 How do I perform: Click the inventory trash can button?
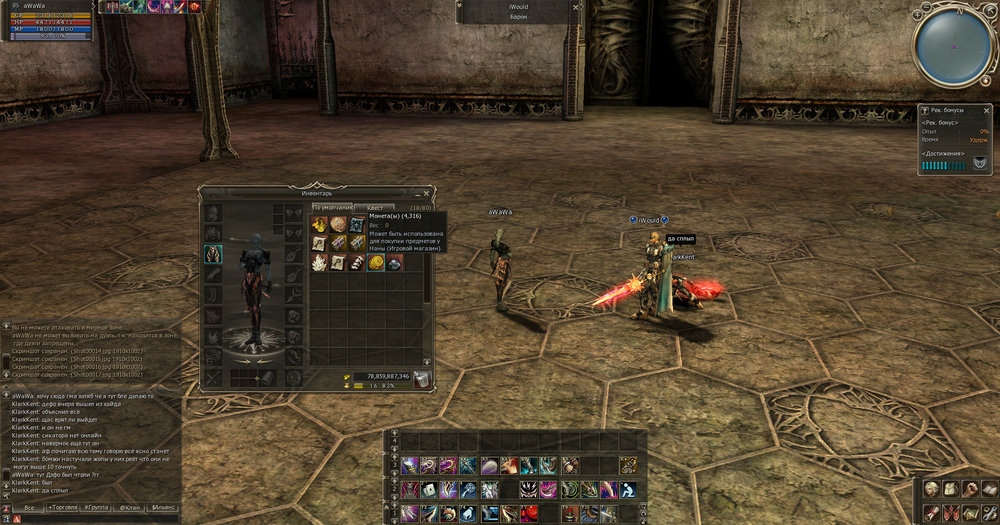[422, 379]
